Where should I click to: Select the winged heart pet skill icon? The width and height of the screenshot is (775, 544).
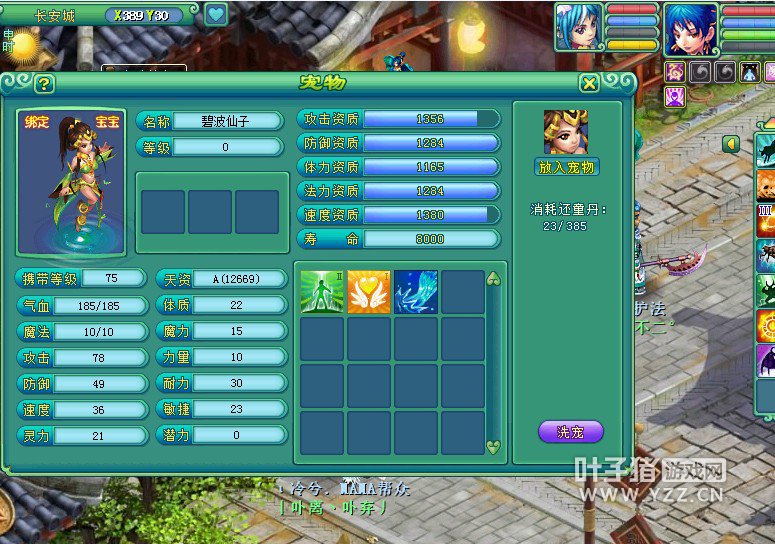[x=369, y=291]
